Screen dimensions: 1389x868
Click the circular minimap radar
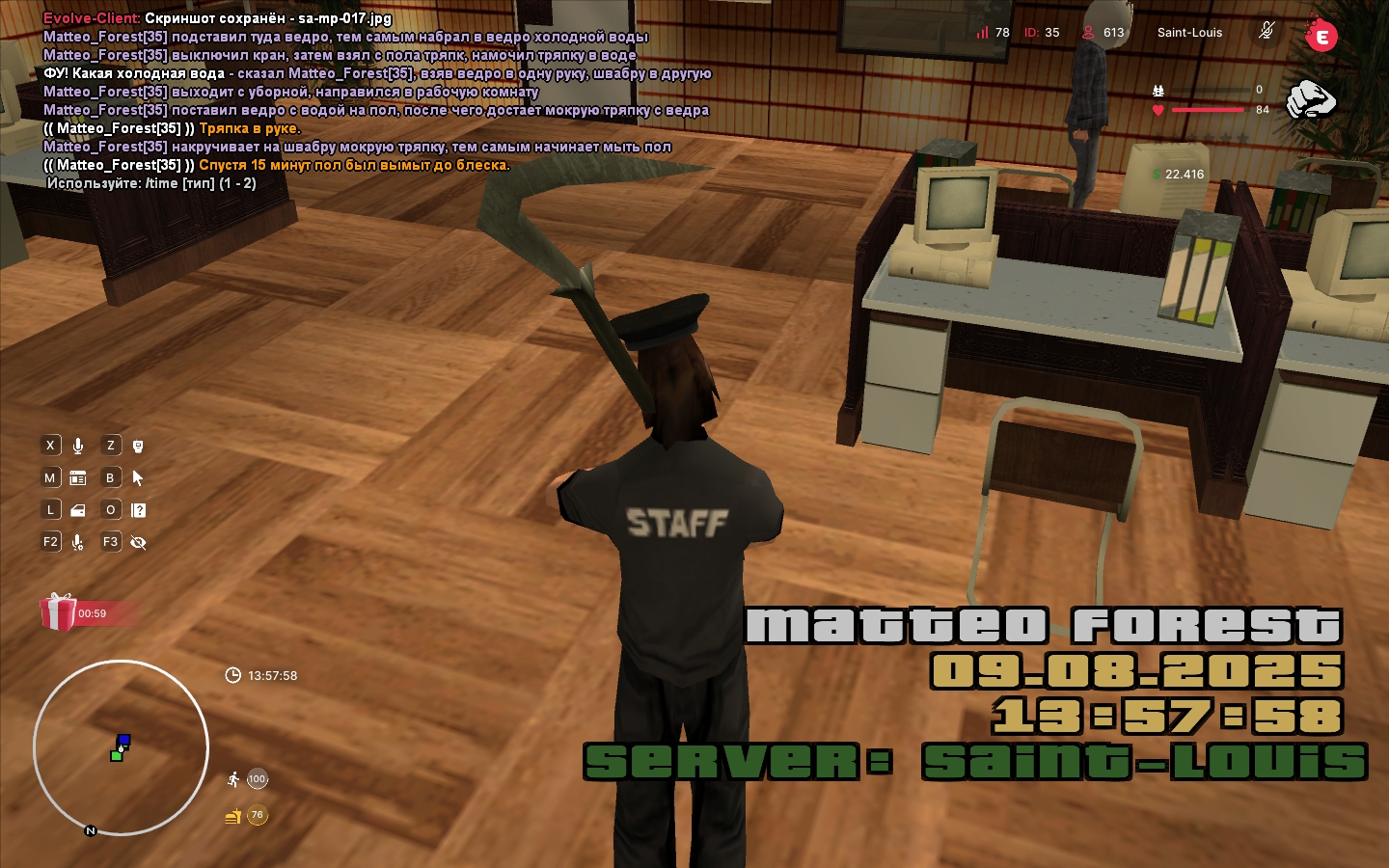point(121,747)
